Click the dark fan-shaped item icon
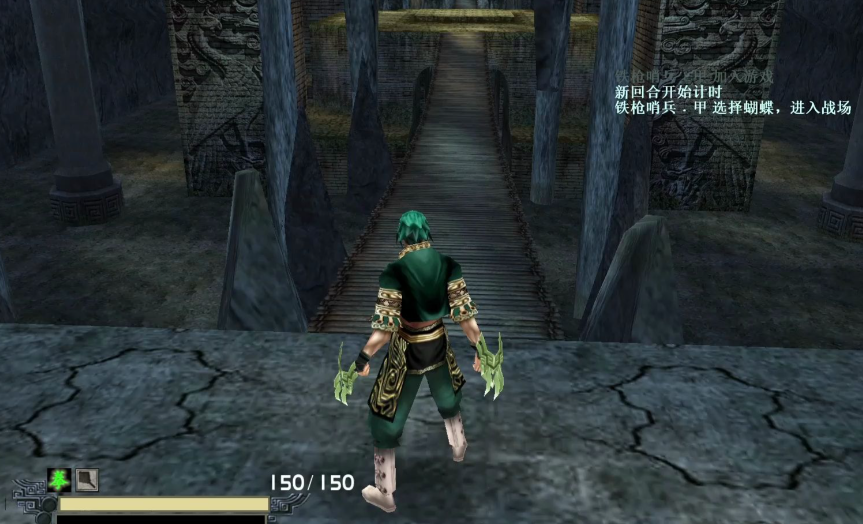 tap(88, 481)
